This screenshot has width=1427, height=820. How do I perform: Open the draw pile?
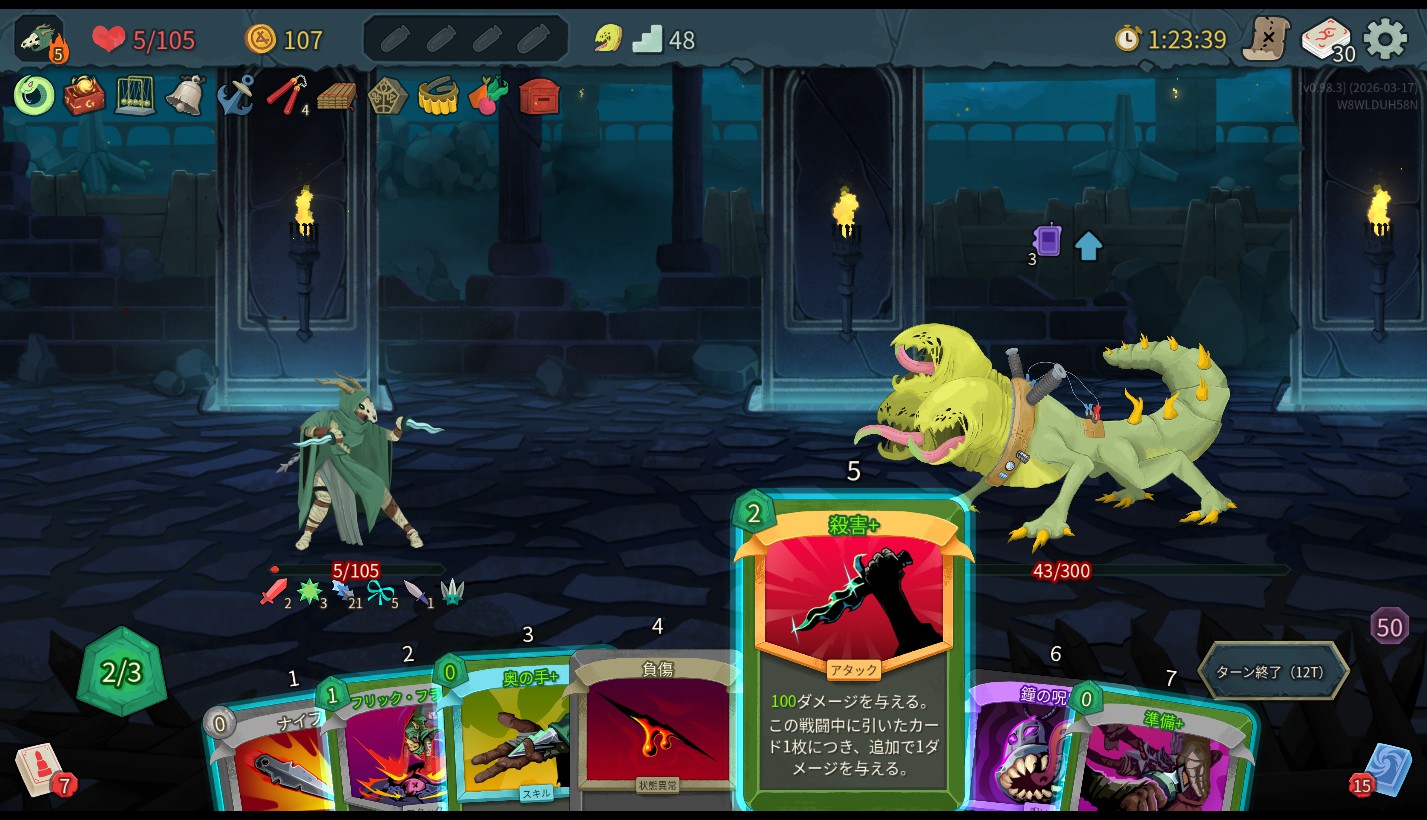point(40,770)
